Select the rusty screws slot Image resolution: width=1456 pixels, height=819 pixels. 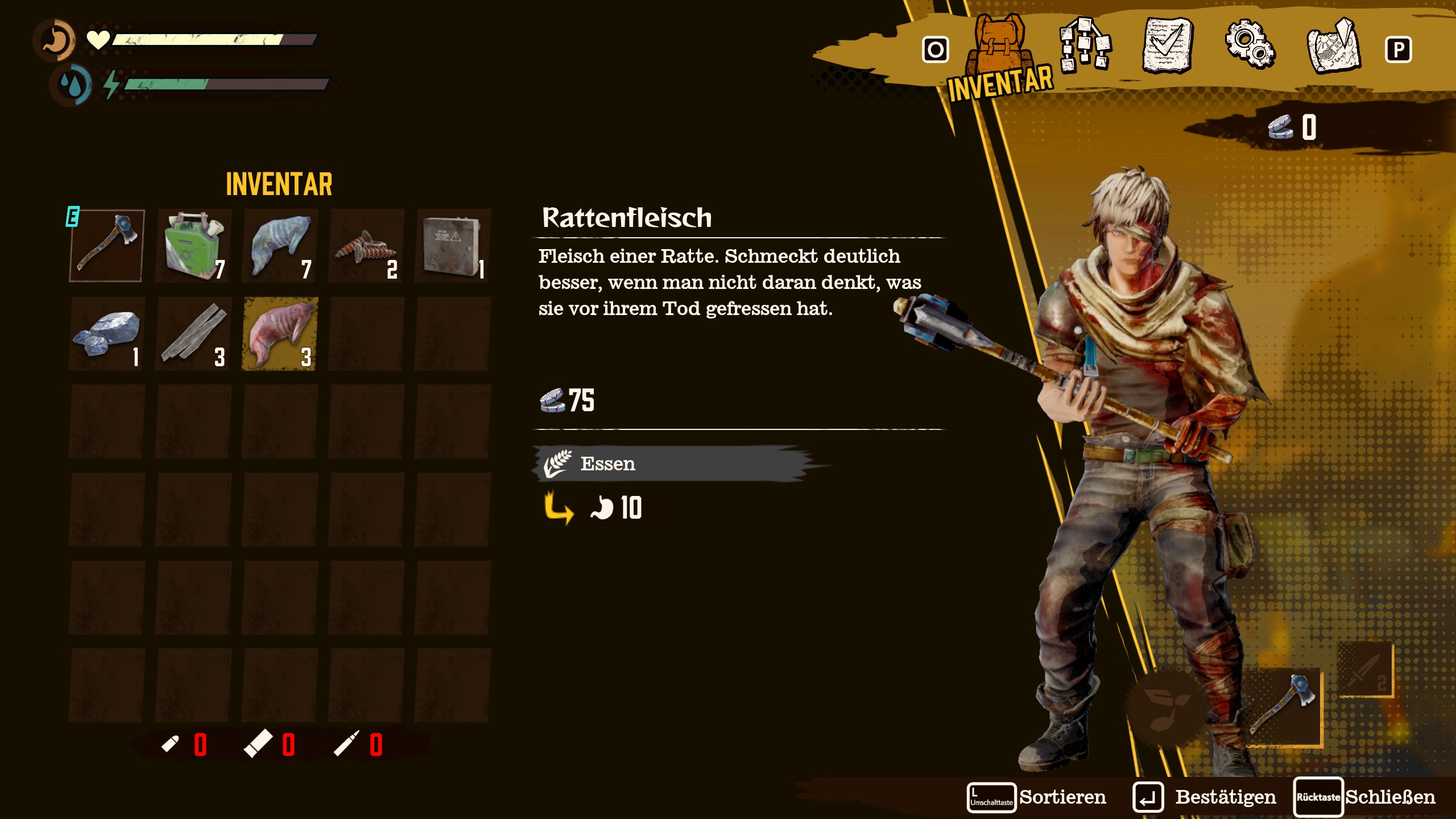tap(366, 246)
